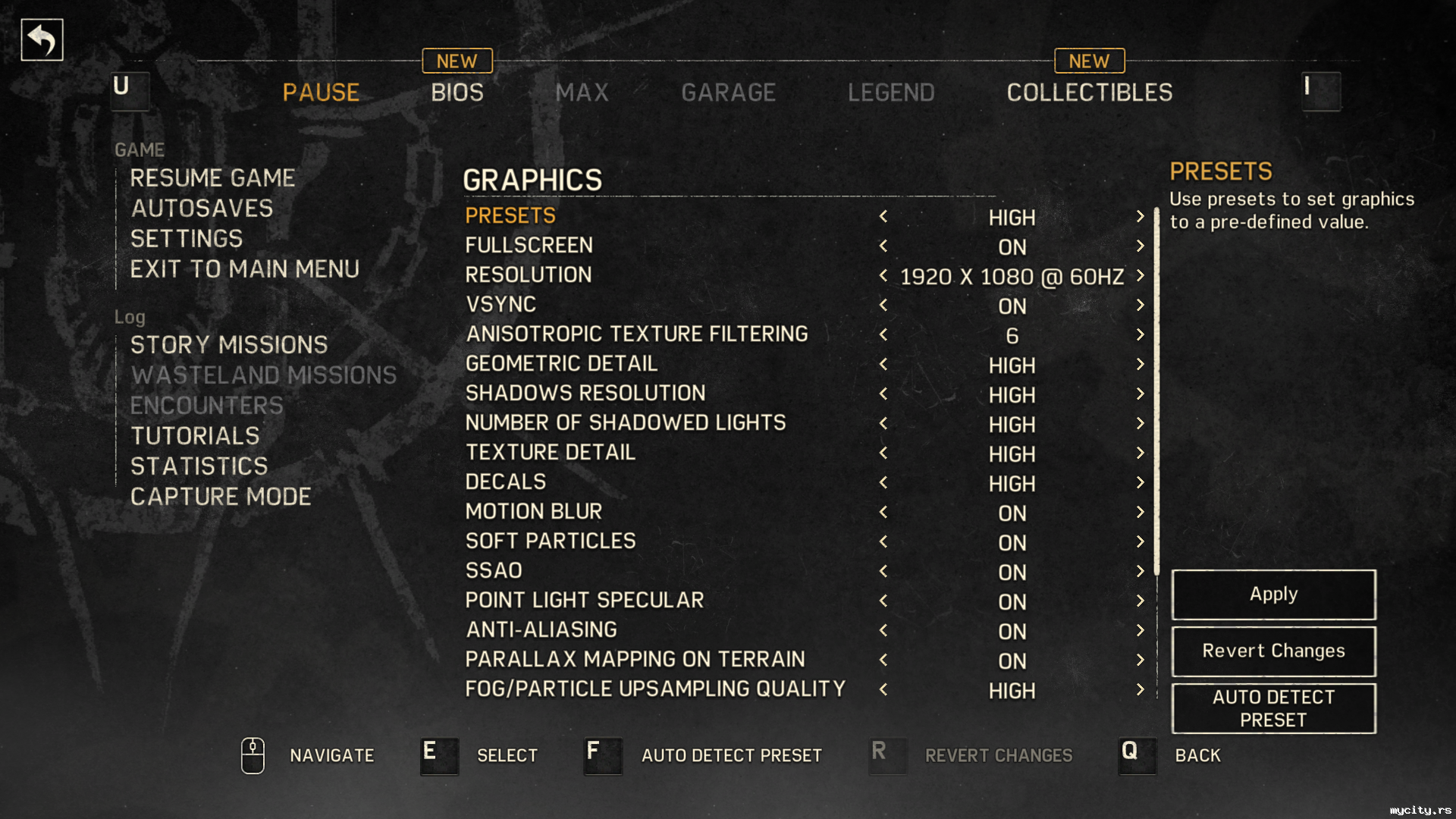Open the COLLECTIBLES tab
Image resolution: width=1456 pixels, height=819 pixels.
[x=1089, y=93]
